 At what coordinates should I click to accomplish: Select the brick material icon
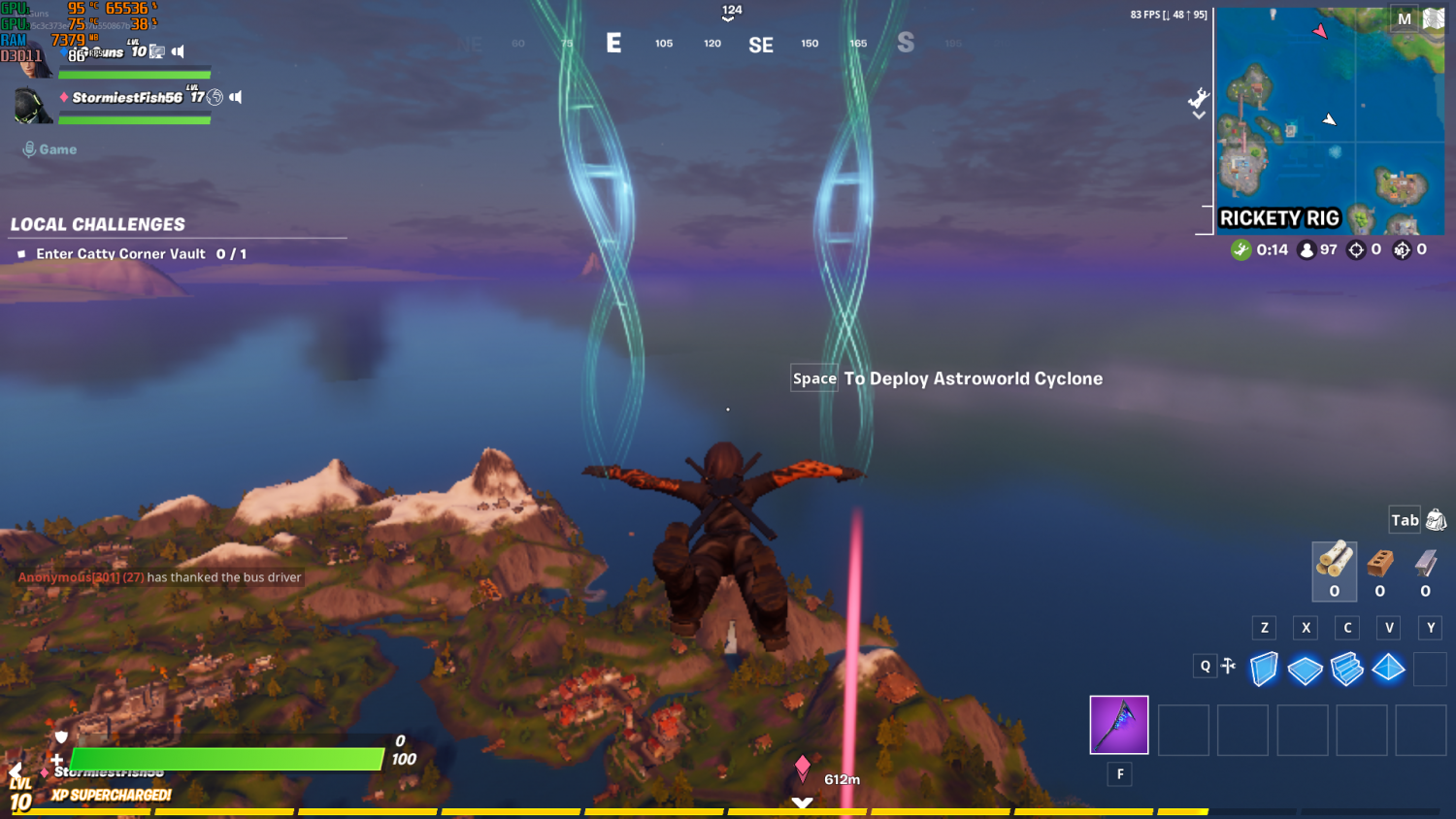click(x=1379, y=563)
